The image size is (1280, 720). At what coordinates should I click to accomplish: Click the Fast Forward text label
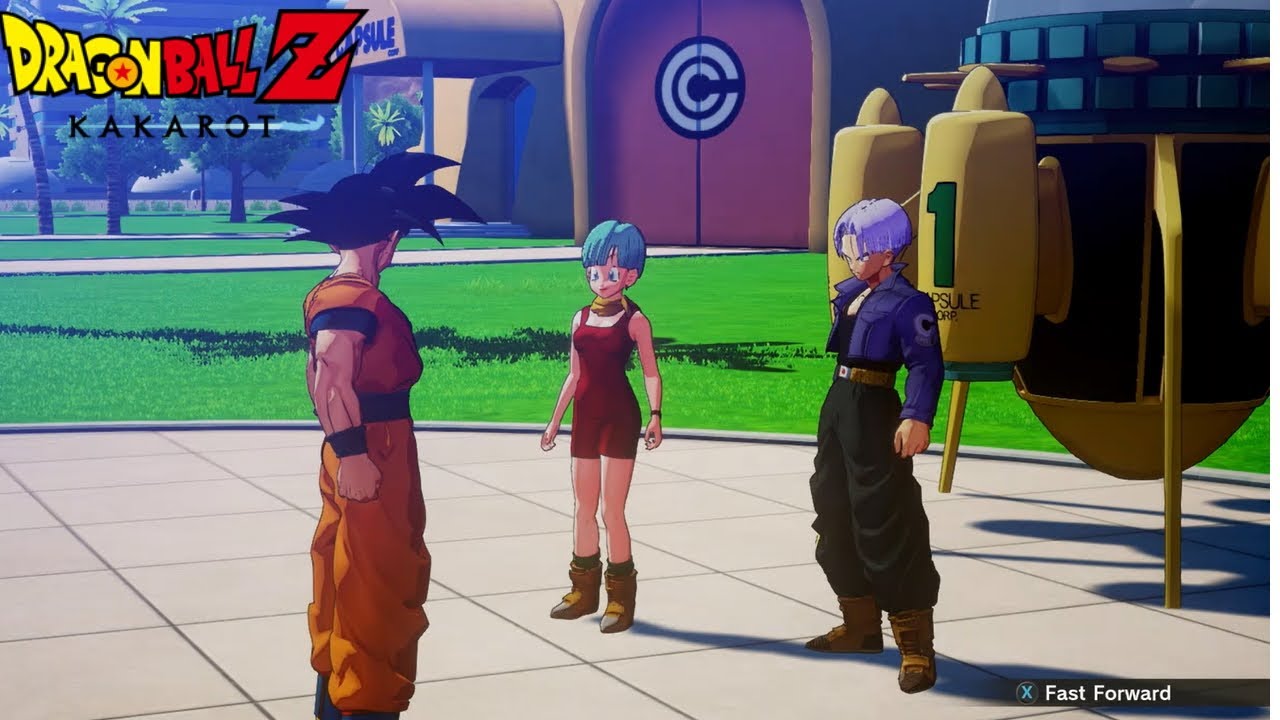(x=1107, y=693)
